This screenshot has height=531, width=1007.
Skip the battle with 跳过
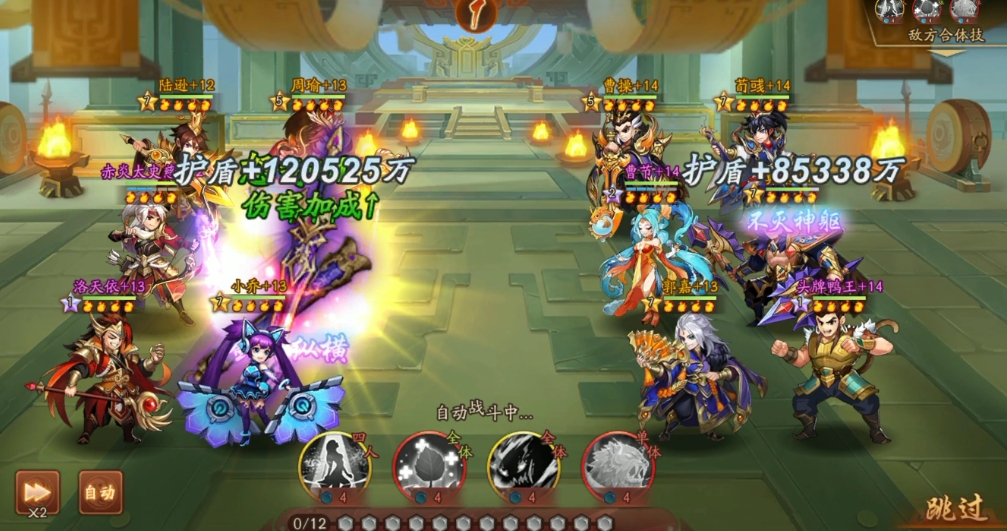pyautogui.click(x=953, y=509)
